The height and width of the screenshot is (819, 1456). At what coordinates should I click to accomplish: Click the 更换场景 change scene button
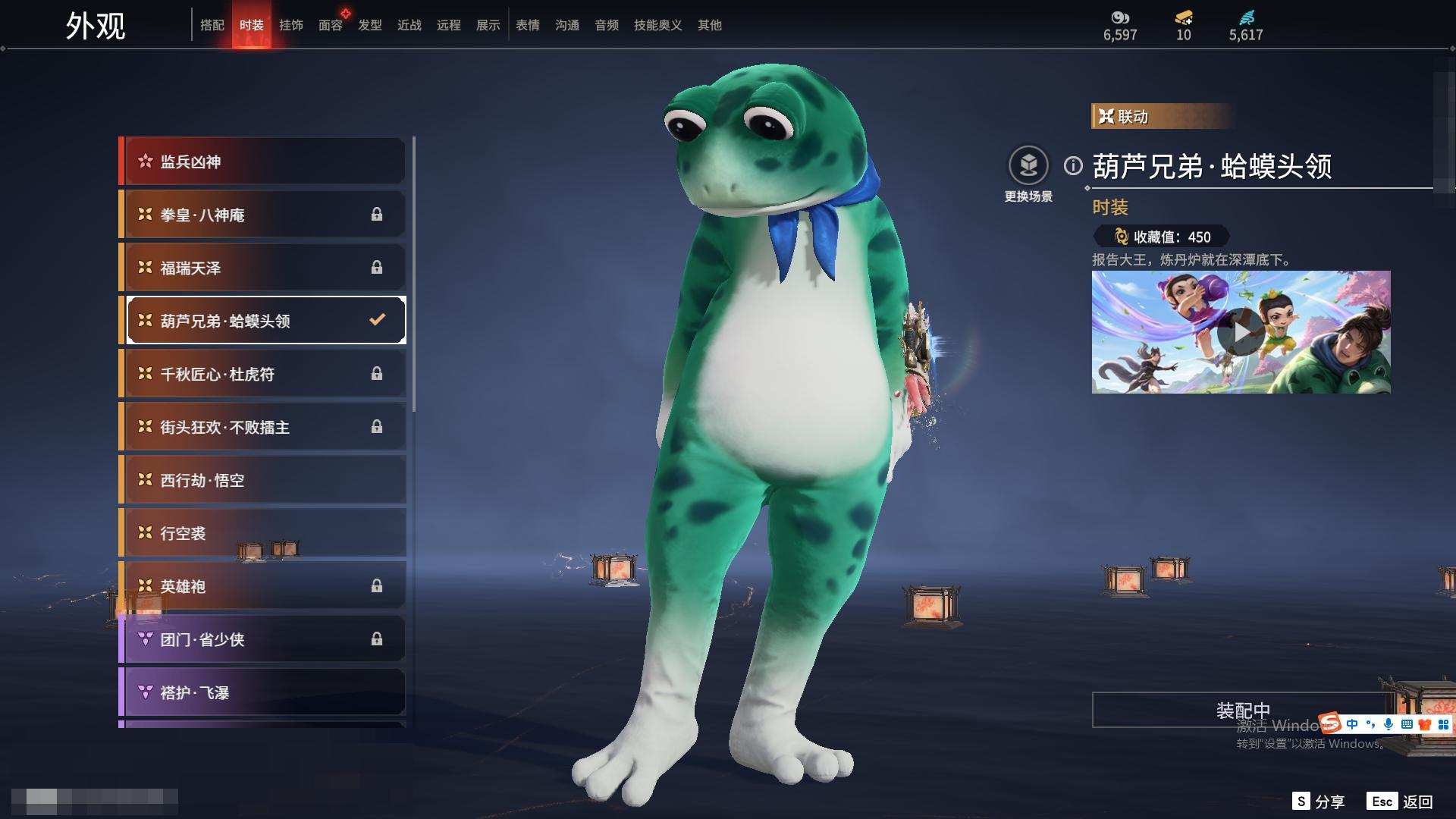point(1028,166)
